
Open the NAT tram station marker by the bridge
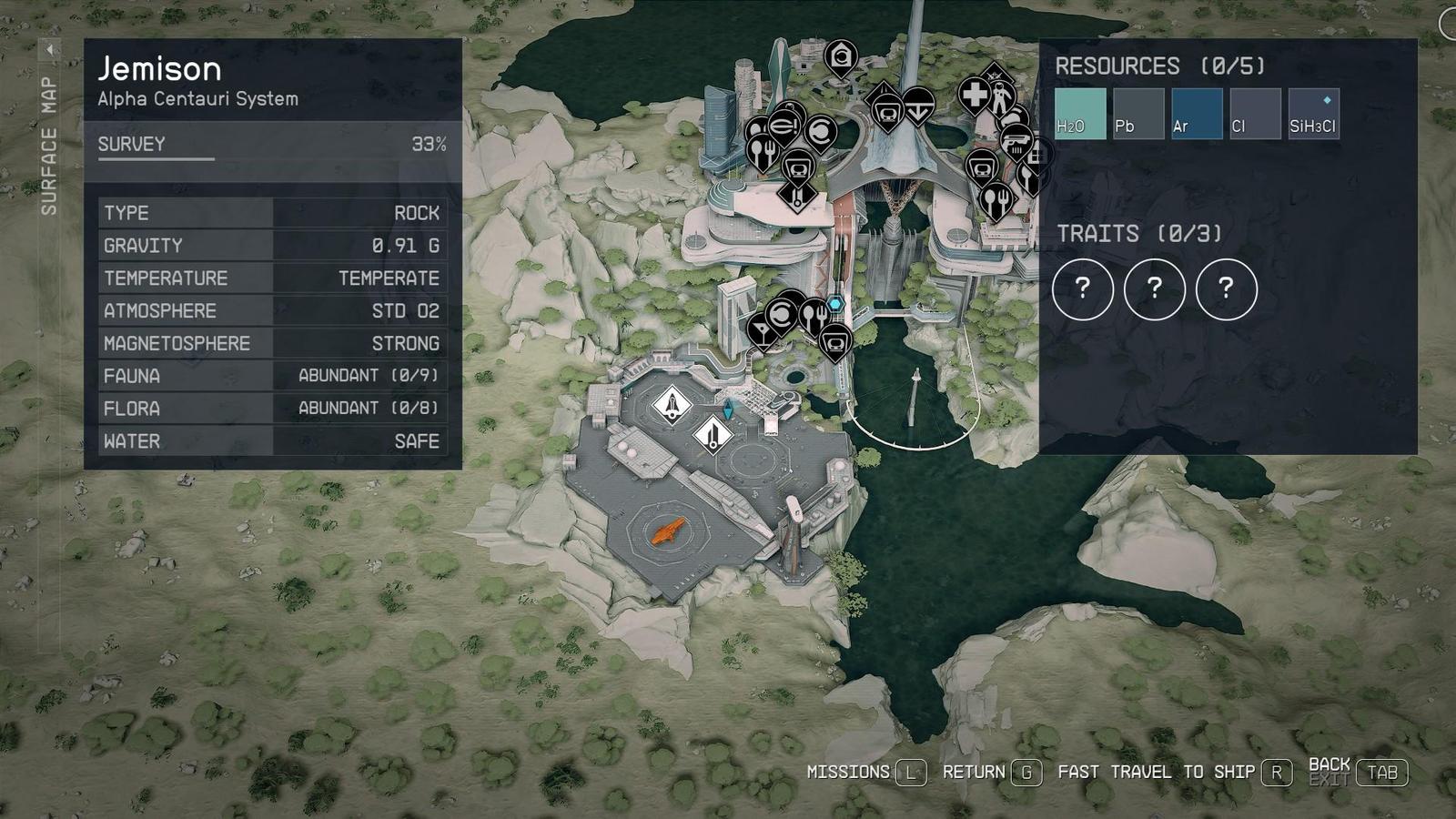(x=886, y=110)
